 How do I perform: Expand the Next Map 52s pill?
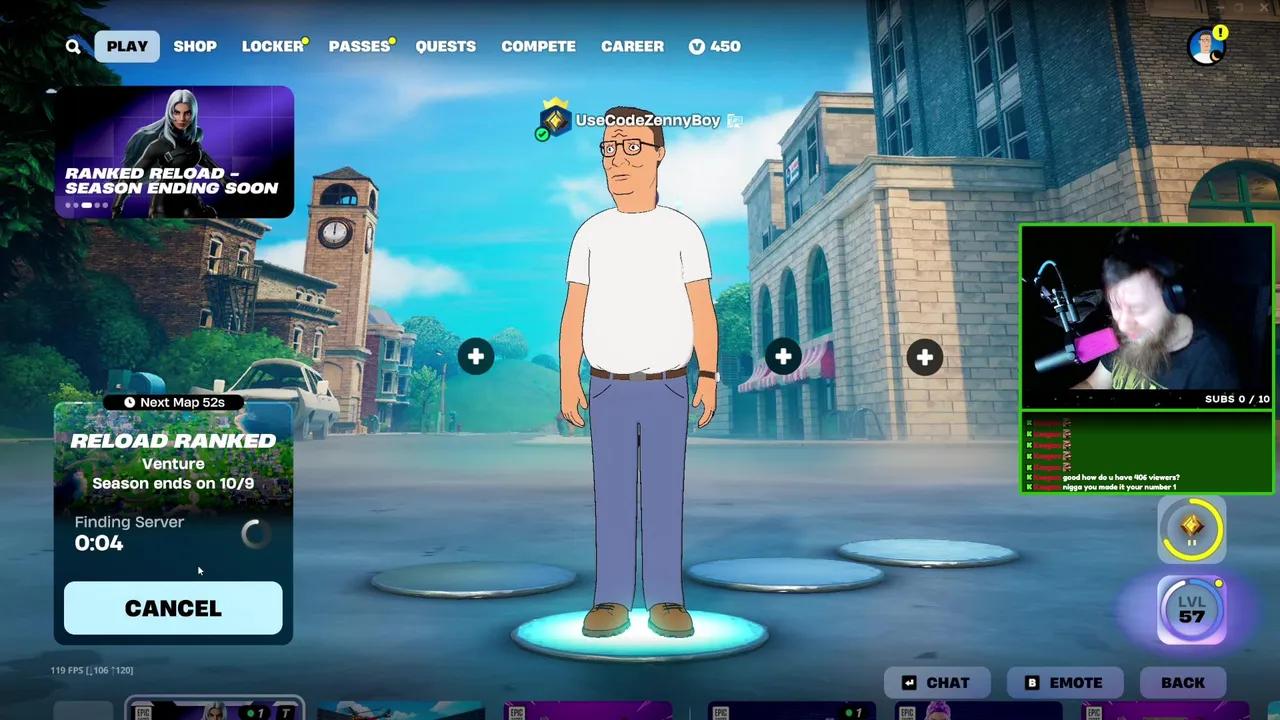click(x=173, y=401)
